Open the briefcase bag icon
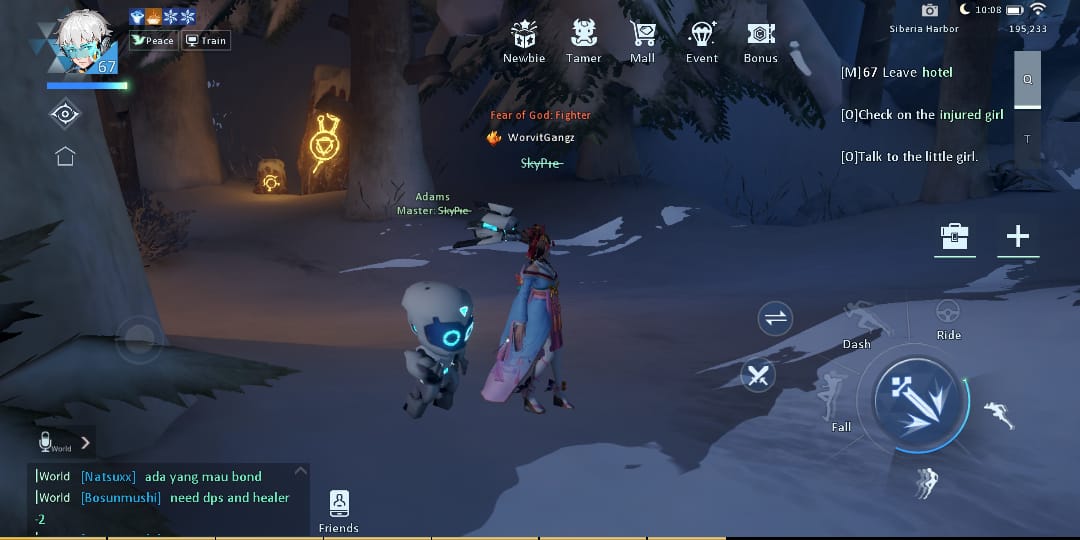The height and width of the screenshot is (540, 1080). (x=955, y=237)
